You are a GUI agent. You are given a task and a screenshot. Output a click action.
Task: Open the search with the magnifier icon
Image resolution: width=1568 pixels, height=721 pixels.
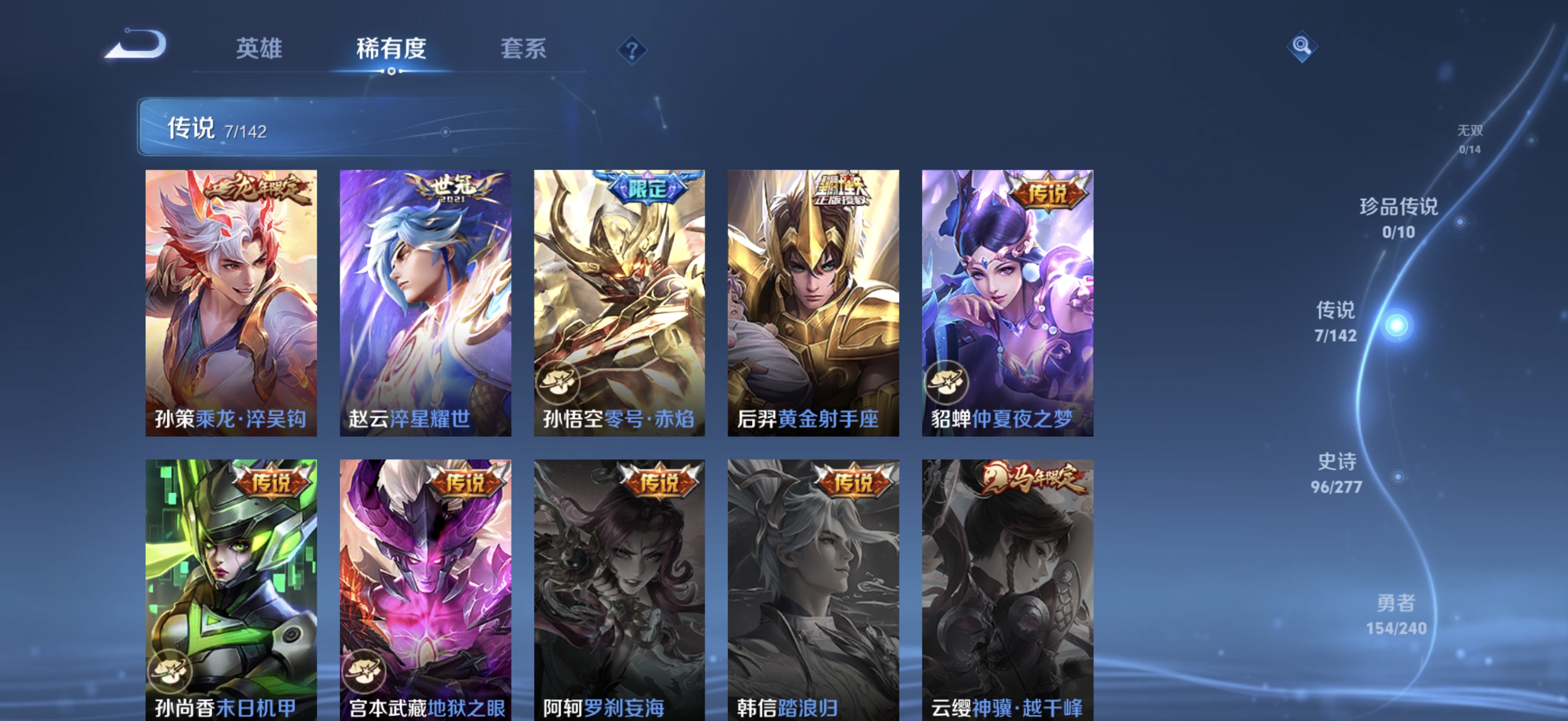click(1303, 46)
